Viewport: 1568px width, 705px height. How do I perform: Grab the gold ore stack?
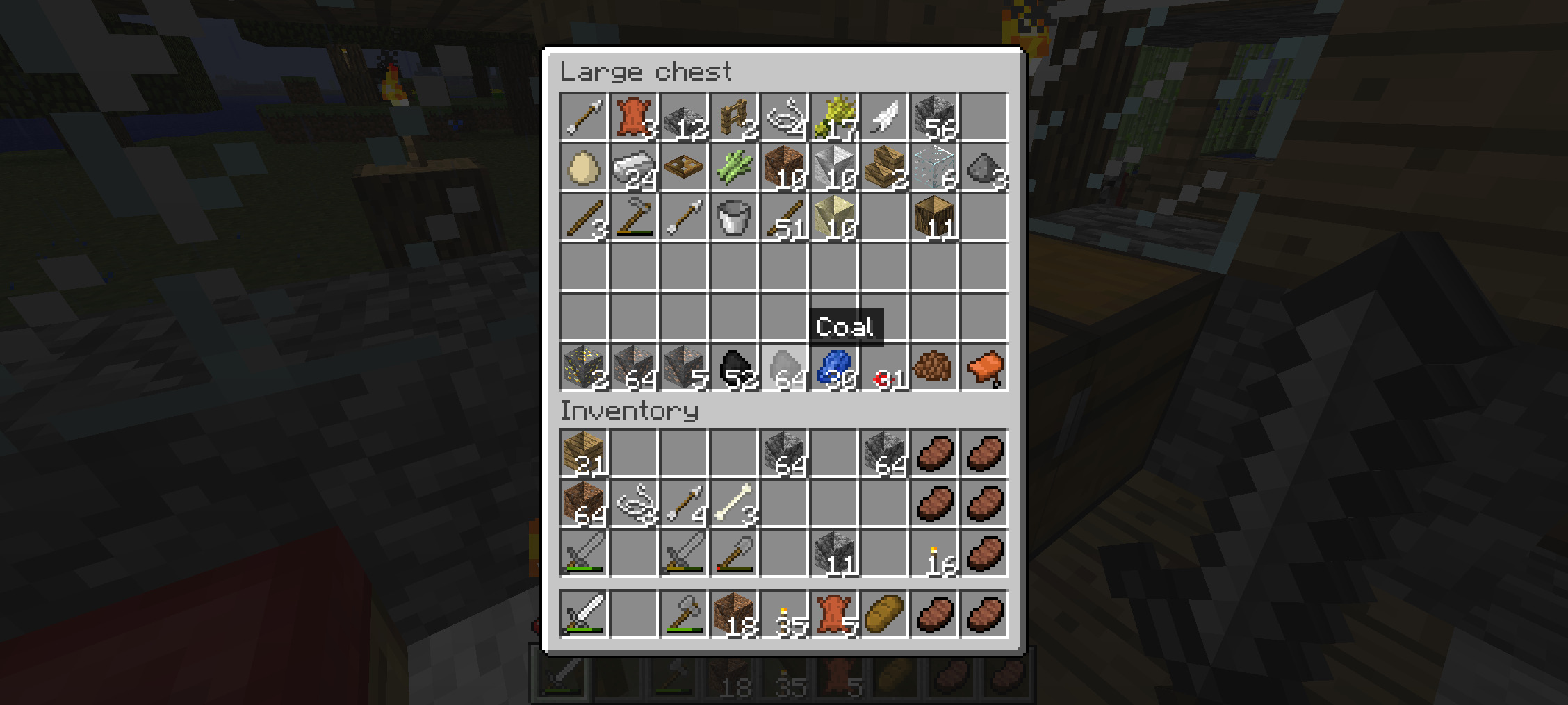[584, 367]
